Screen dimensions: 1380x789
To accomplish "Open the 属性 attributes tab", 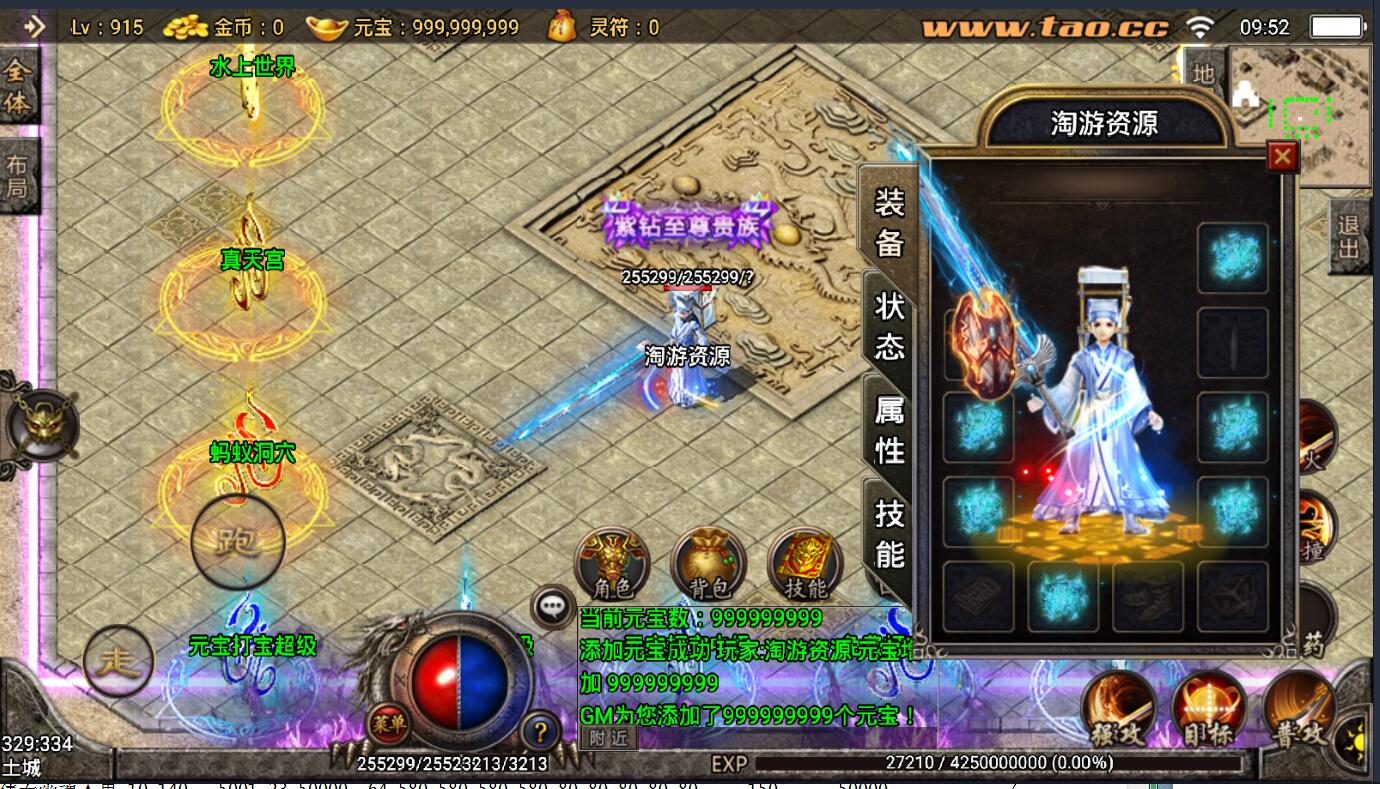I will (889, 429).
